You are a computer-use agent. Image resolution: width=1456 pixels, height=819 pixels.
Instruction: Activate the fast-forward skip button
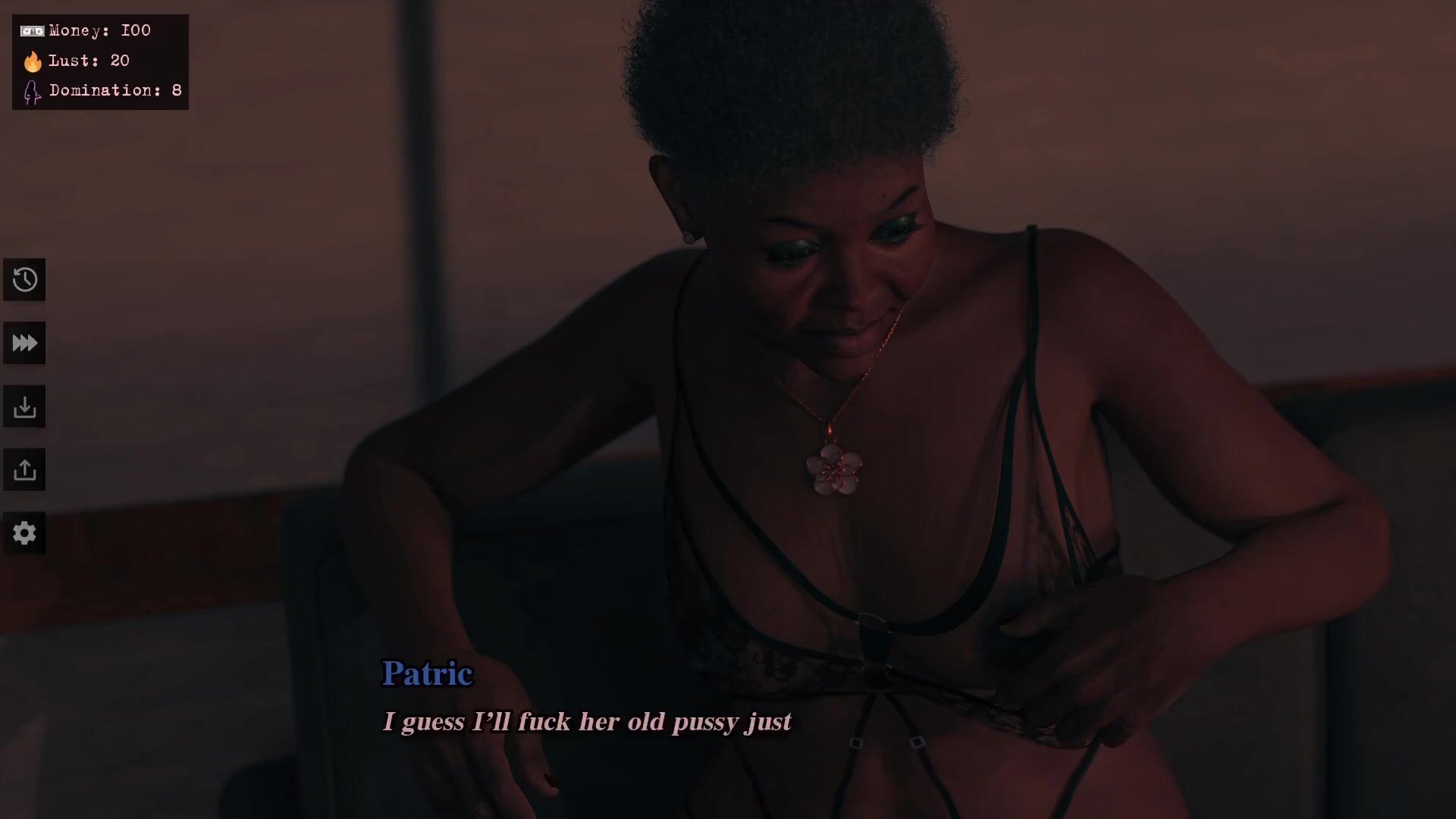24,344
